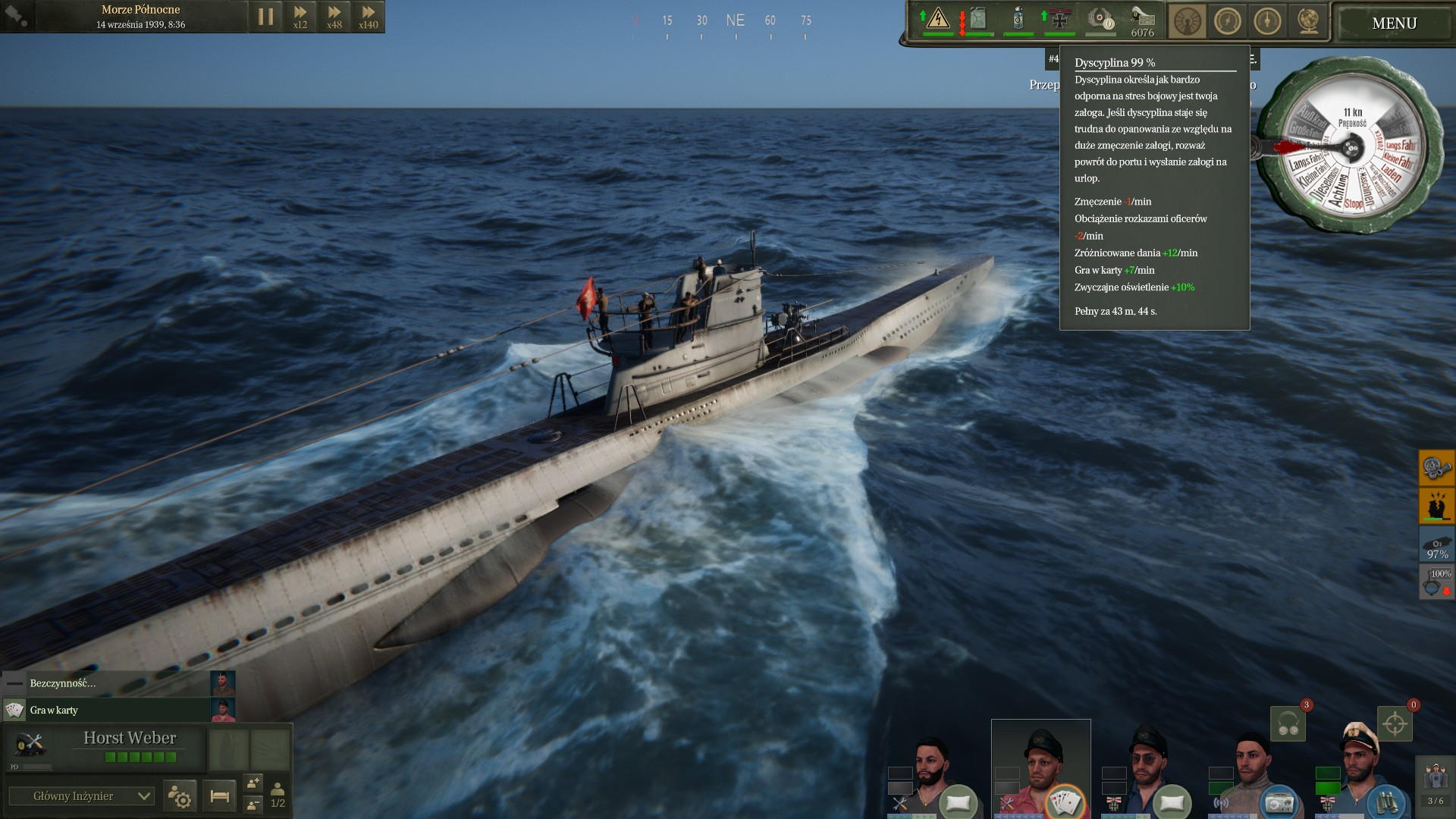Viewport: 1456px width, 819px height.
Task: Open the hydrophone headphones contacts button
Action: point(1288,724)
